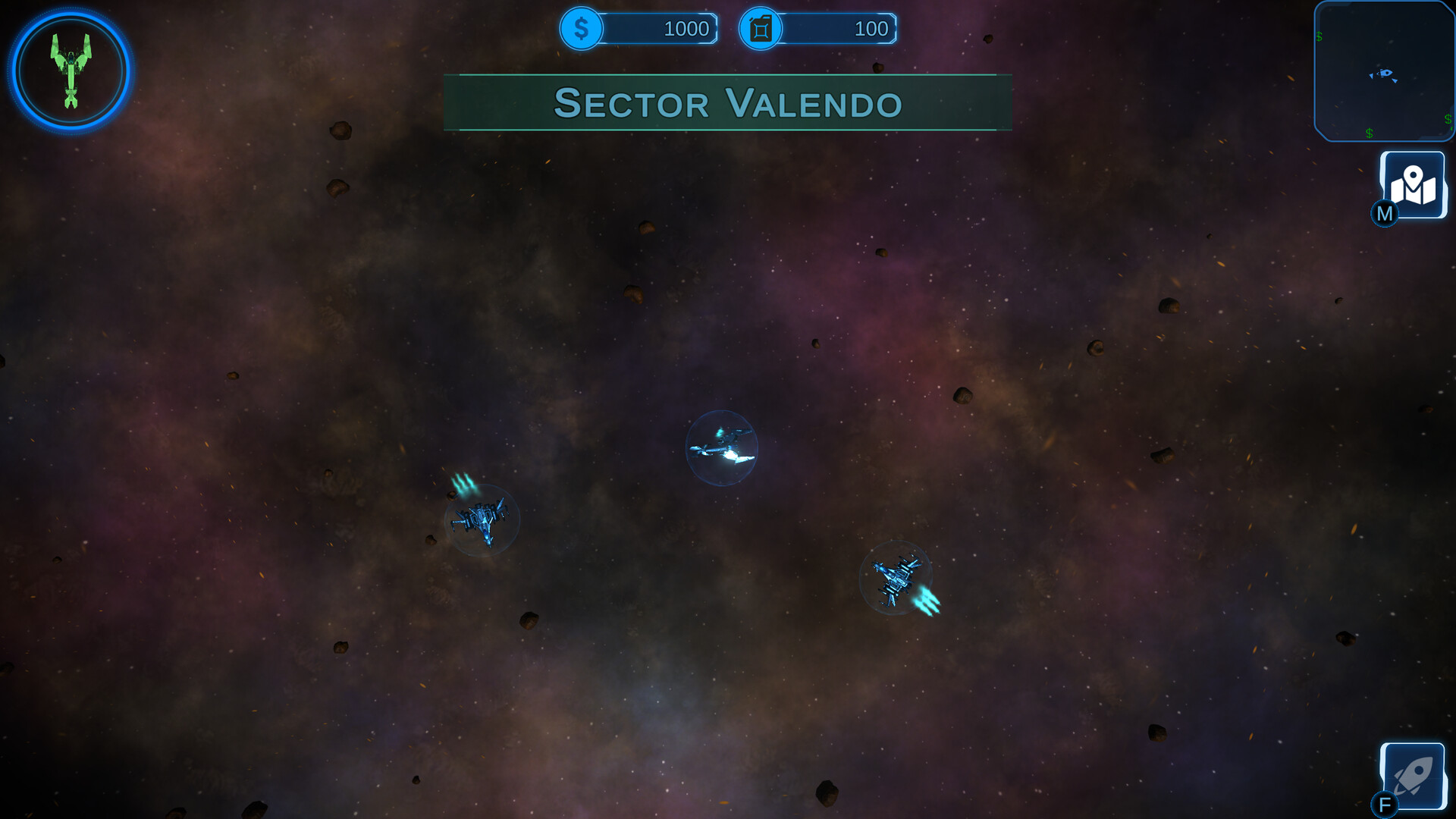Switch to the sector overview map screen
1456x819 pixels.
1412,184
